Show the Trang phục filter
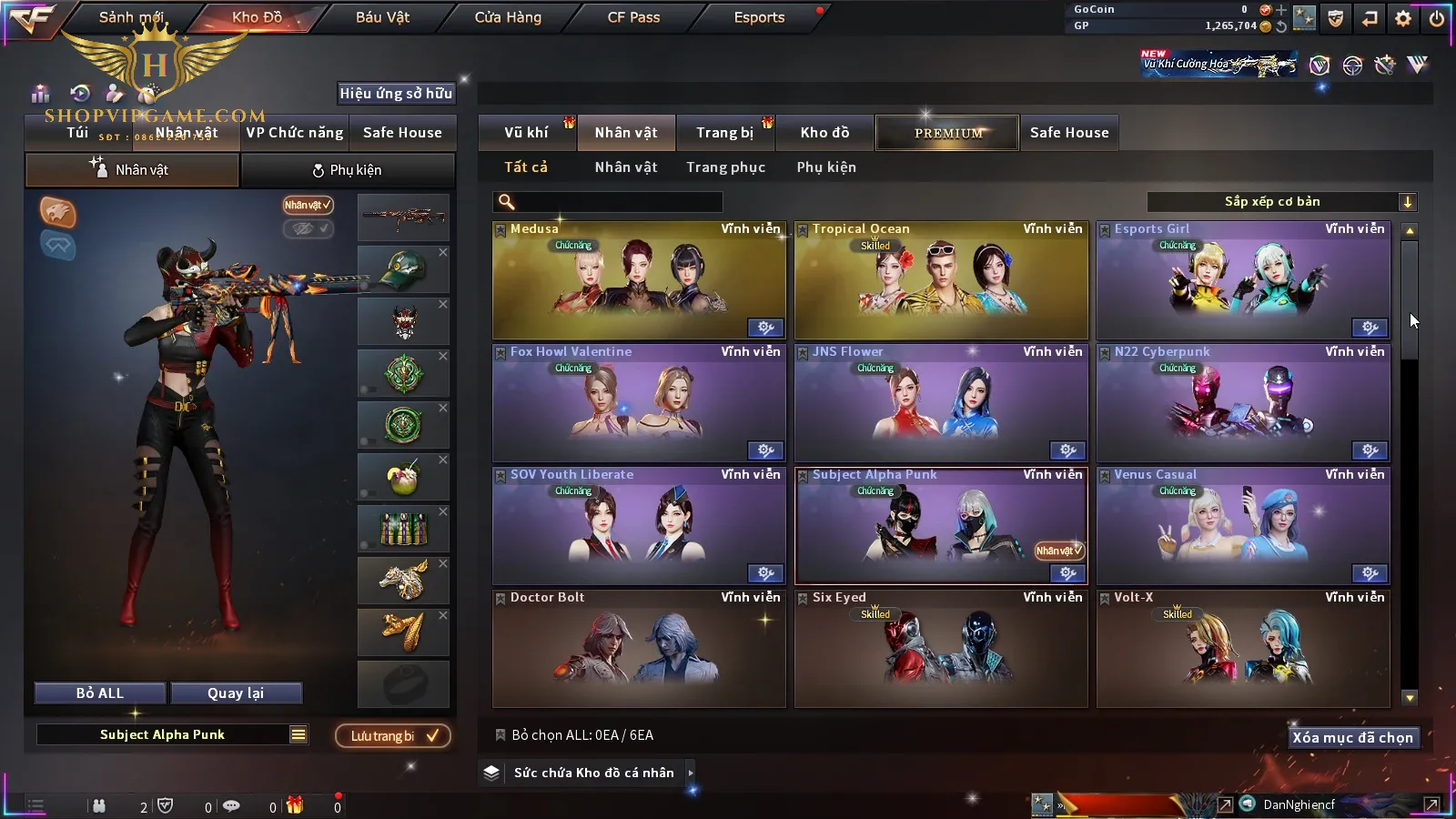 pyautogui.click(x=725, y=167)
